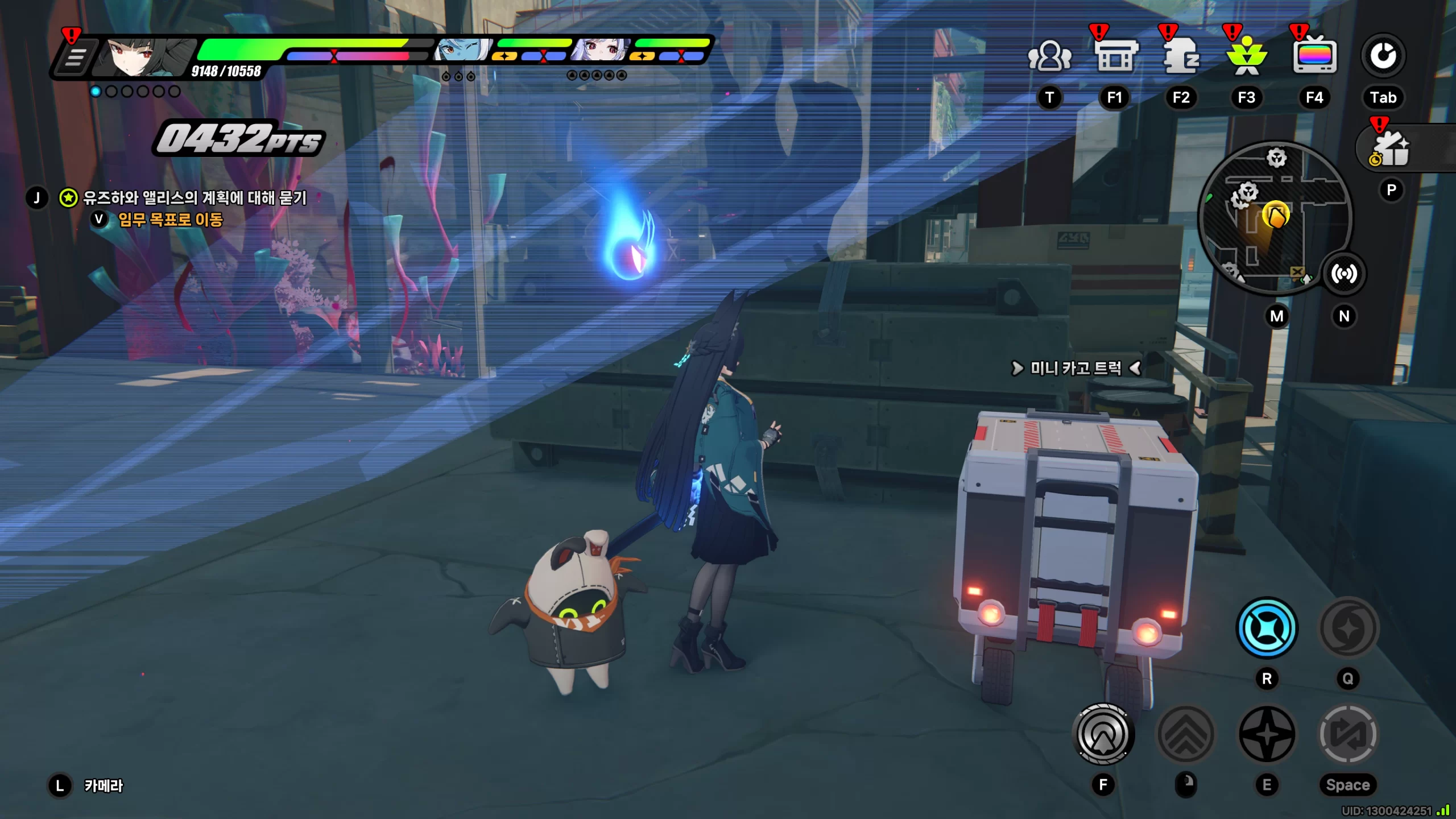Open the rainbow television icon

pos(1314,57)
